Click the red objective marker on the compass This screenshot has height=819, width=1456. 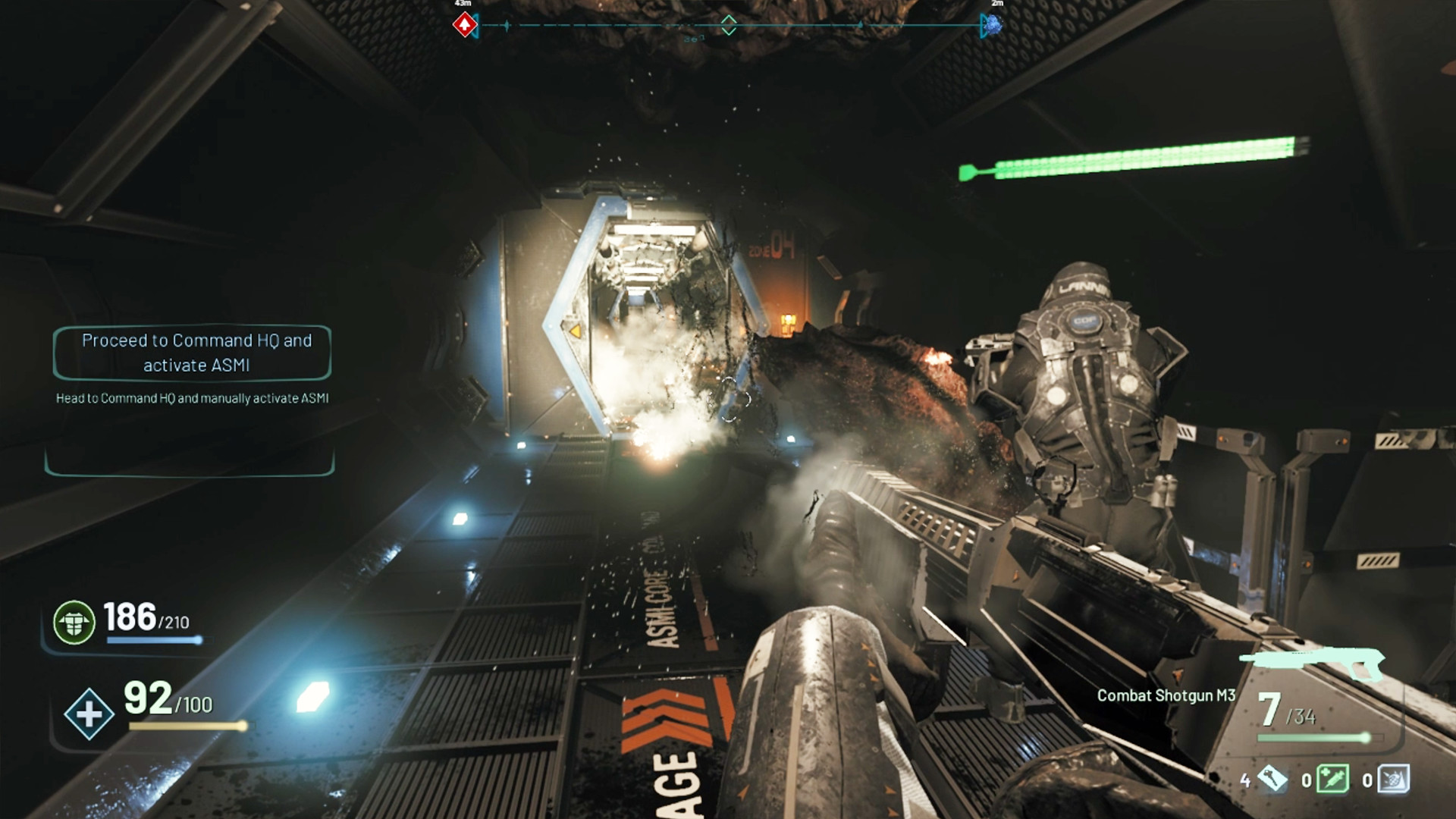coord(464,25)
